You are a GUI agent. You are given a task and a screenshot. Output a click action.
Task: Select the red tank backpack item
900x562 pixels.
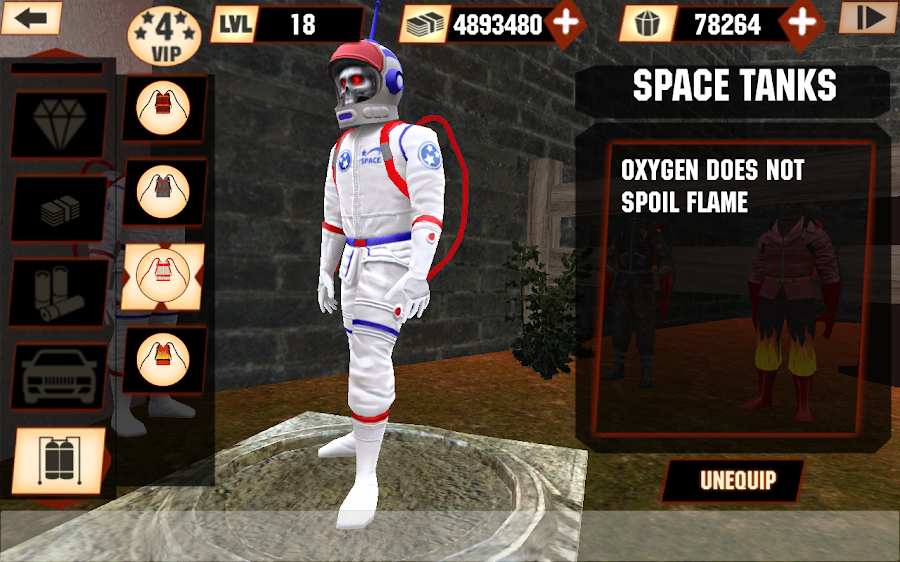tap(163, 108)
